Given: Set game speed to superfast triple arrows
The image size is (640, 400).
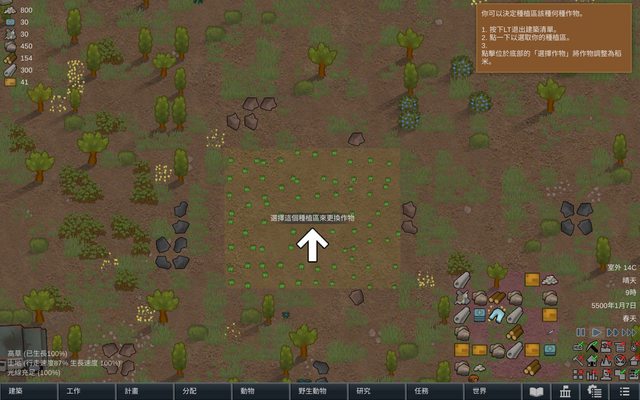Looking at the screenshot, I should click(x=629, y=331).
